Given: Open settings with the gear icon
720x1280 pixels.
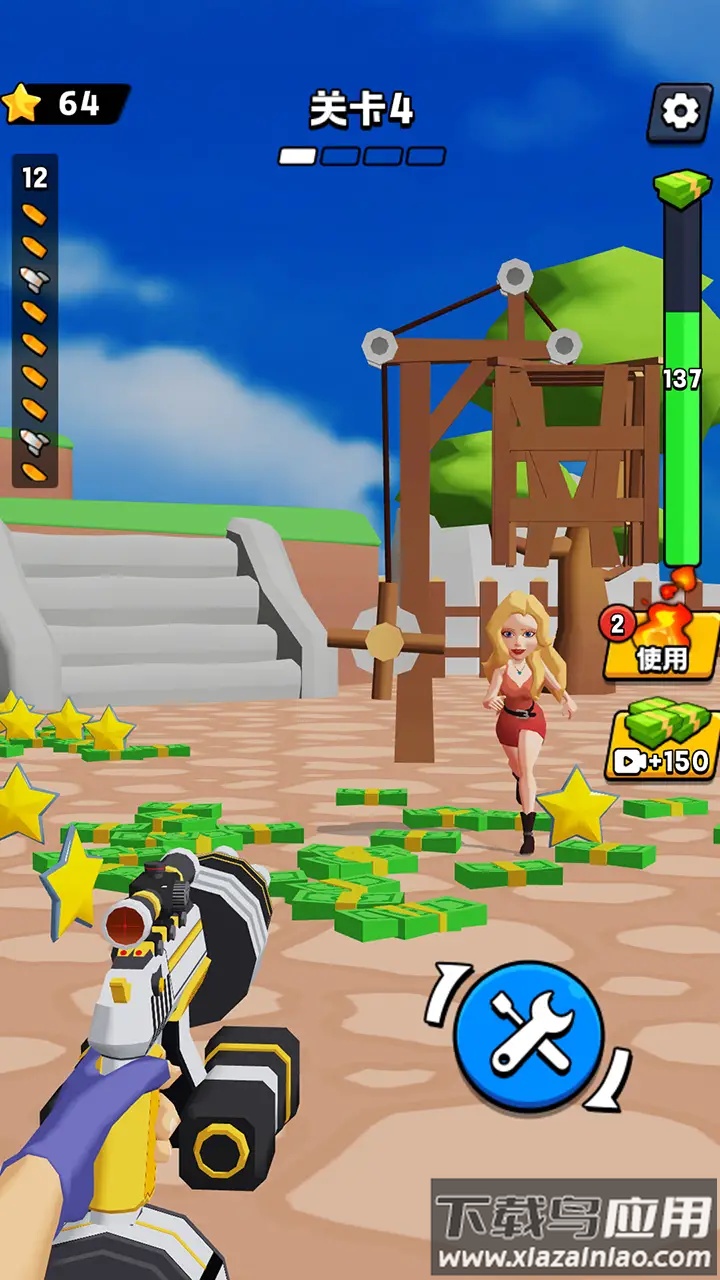Looking at the screenshot, I should coord(680,111).
